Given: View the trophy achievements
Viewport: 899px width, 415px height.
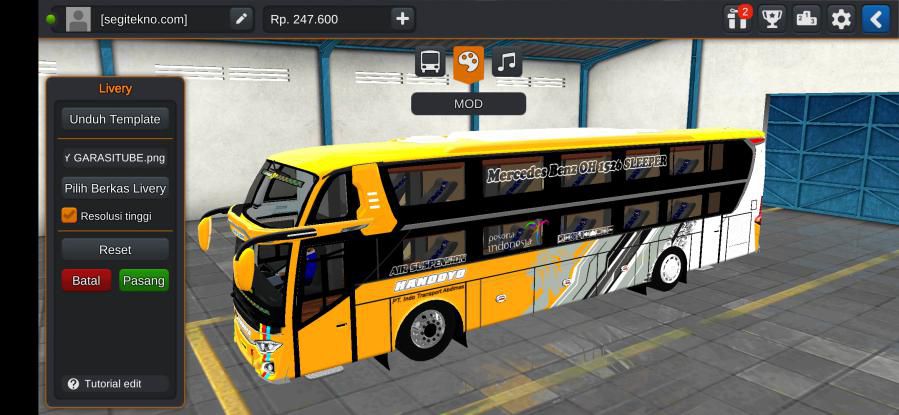Looking at the screenshot, I should click(x=771, y=19).
